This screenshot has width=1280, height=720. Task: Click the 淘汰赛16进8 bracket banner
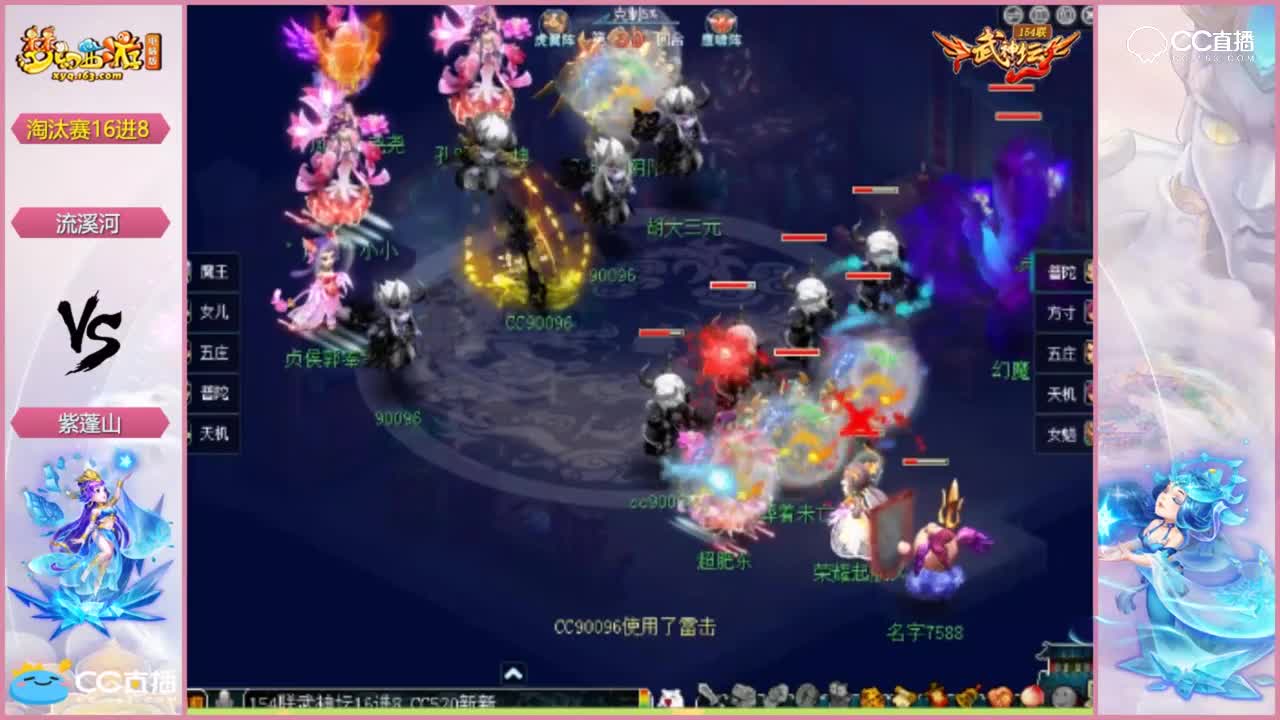click(x=92, y=128)
